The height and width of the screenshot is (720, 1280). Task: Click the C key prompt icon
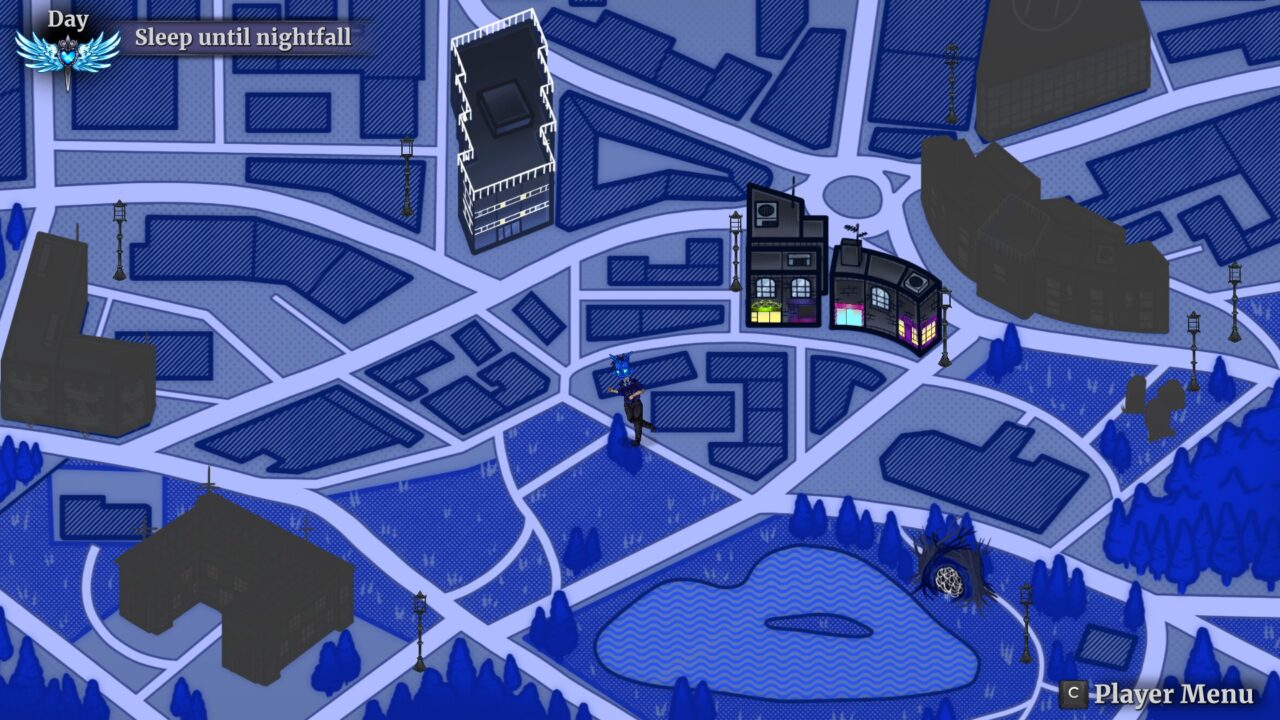[1075, 692]
